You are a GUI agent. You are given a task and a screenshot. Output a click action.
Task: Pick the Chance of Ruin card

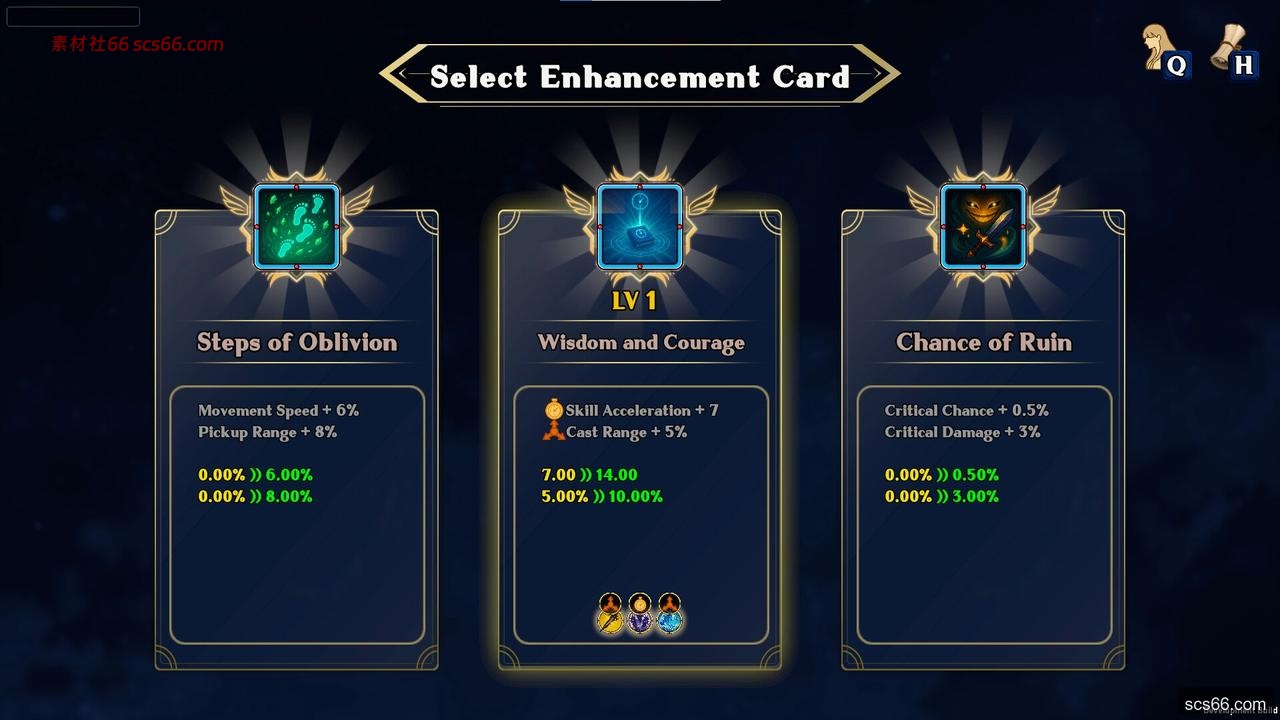[983, 440]
